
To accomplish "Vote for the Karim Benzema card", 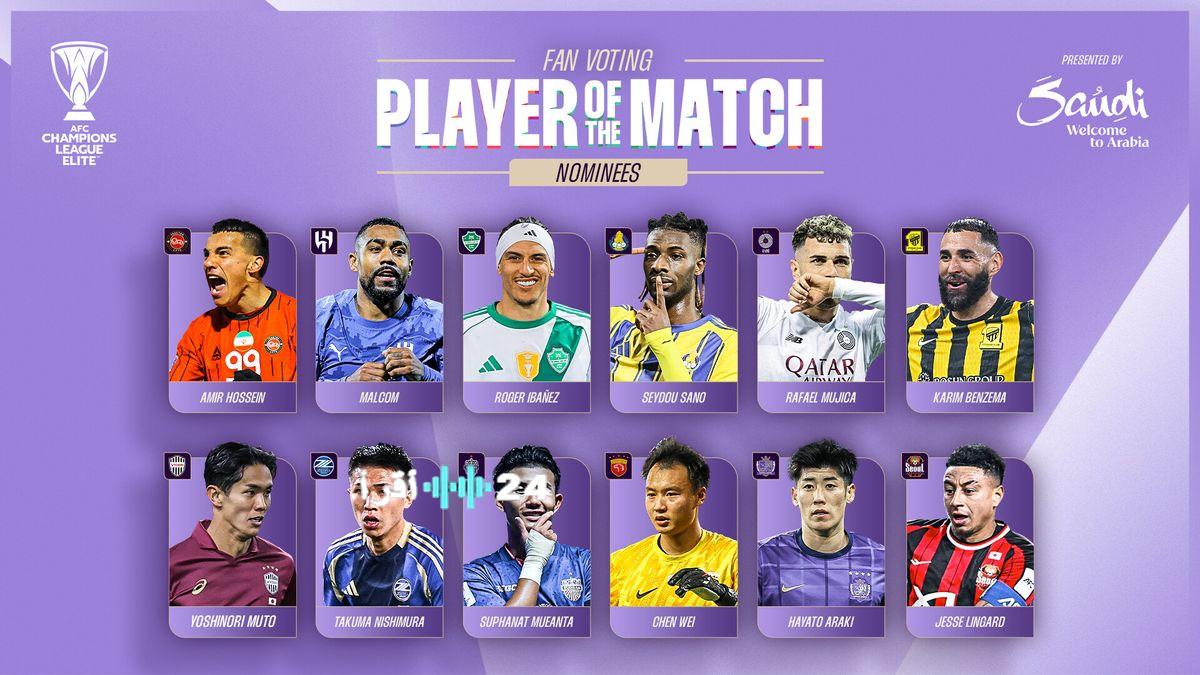I will tap(968, 320).
